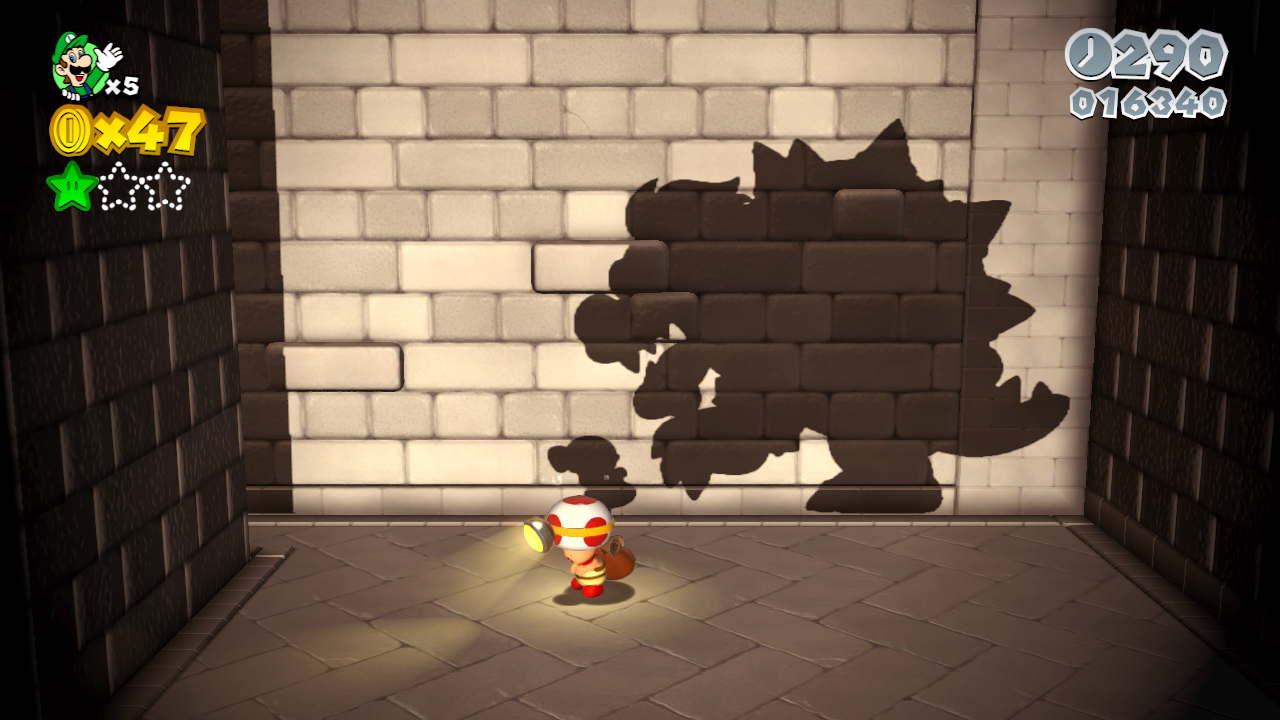The width and height of the screenshot is (1280, 720).
Task: Click Captain Toad's backpack
Action: [x=620, y=560]
